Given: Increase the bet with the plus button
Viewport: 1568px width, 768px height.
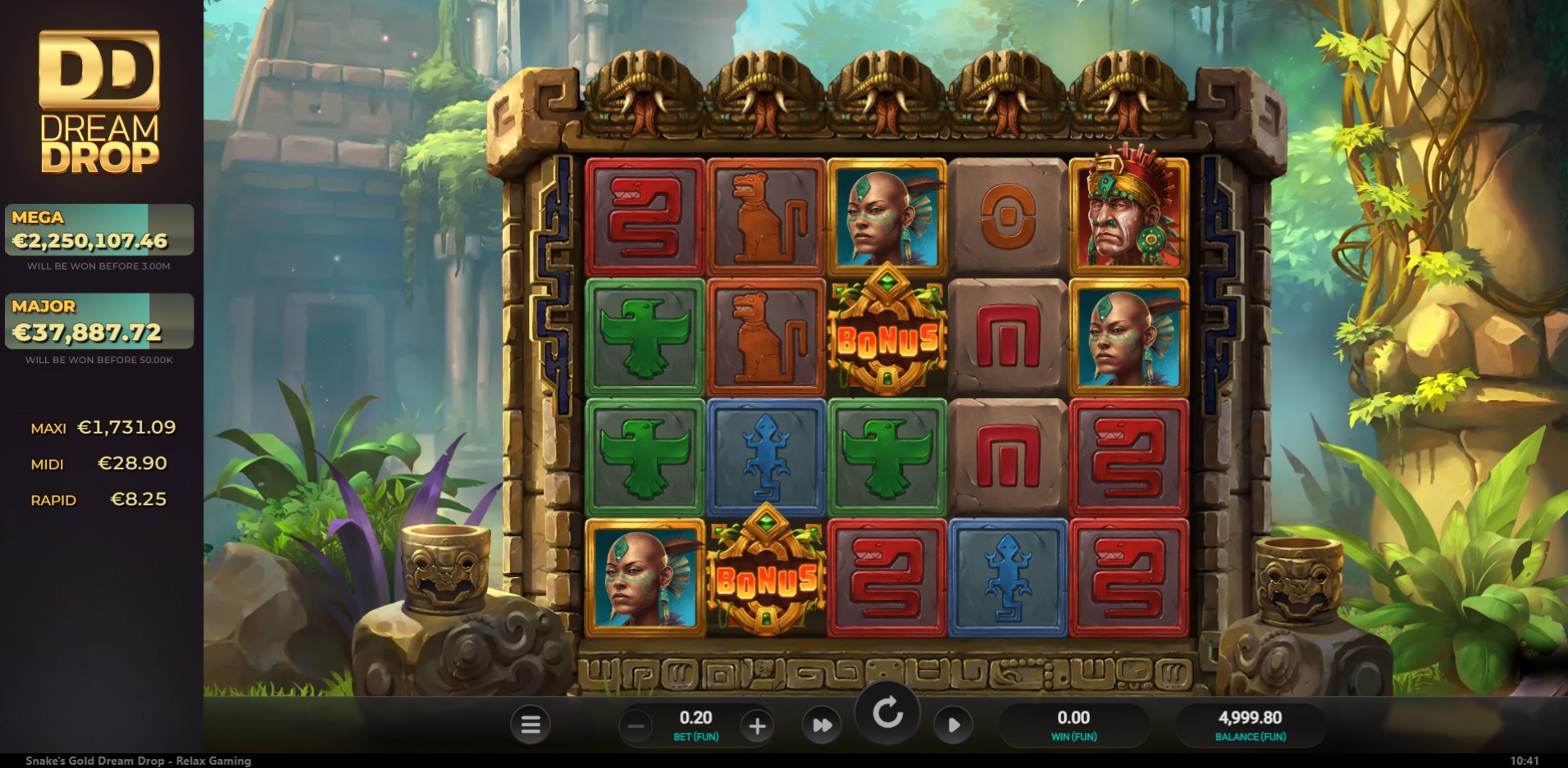Looking at the screenshot, I should 757,725.
